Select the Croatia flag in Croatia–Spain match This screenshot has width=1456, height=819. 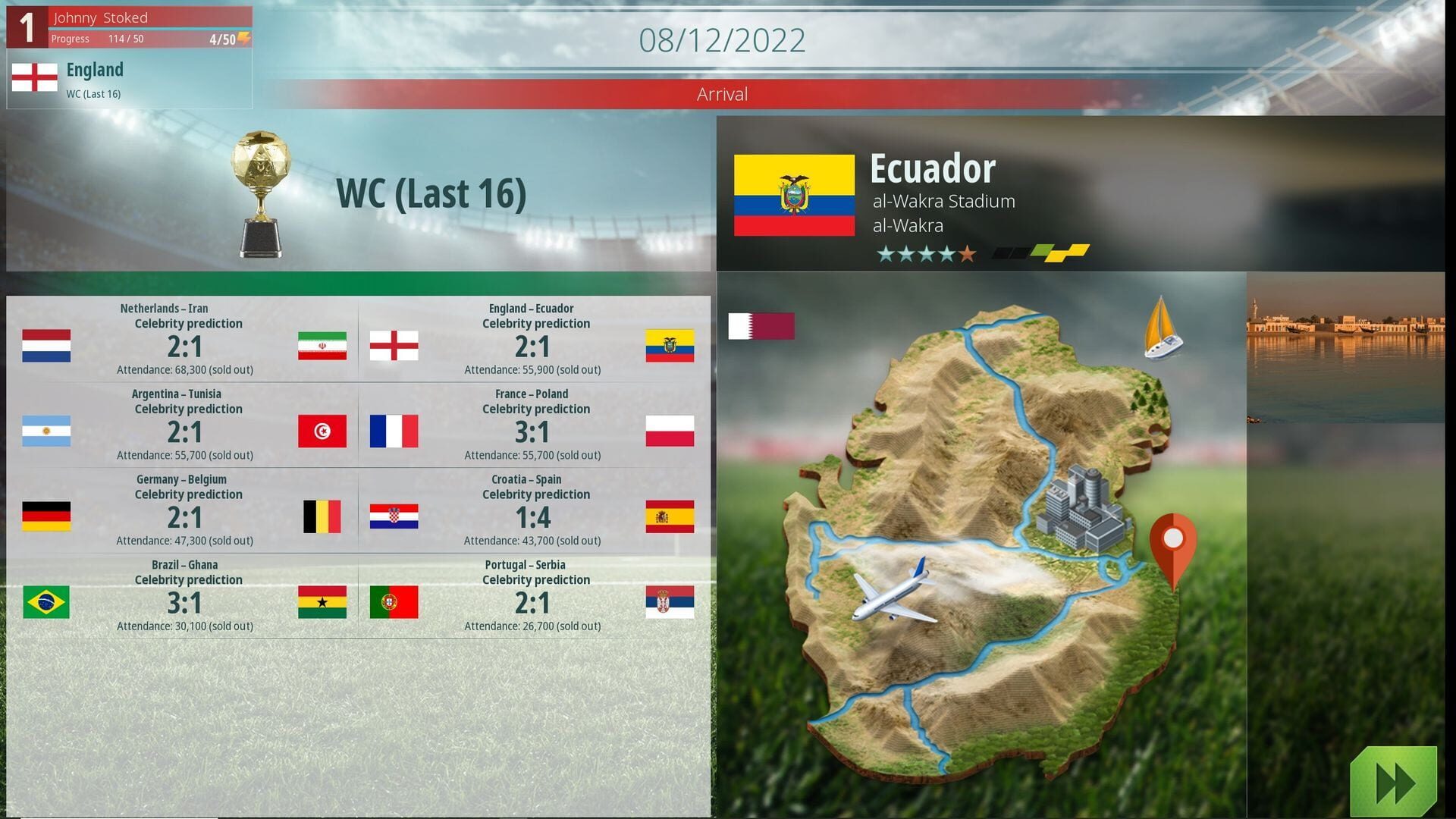394,518
